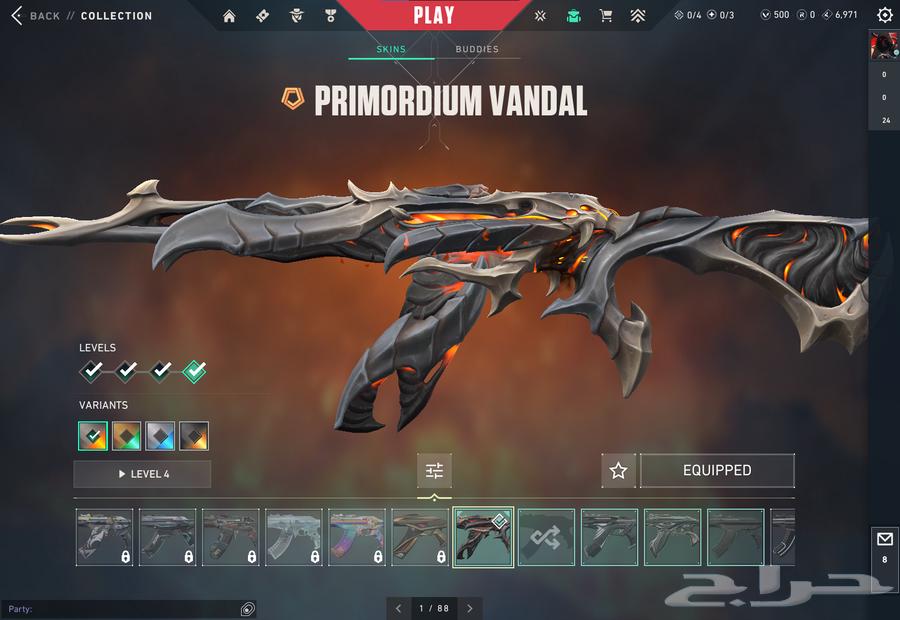Select the Primordium Vandal thumbnail in the list
The image size is (900, 620).
[x=484, y=537]
